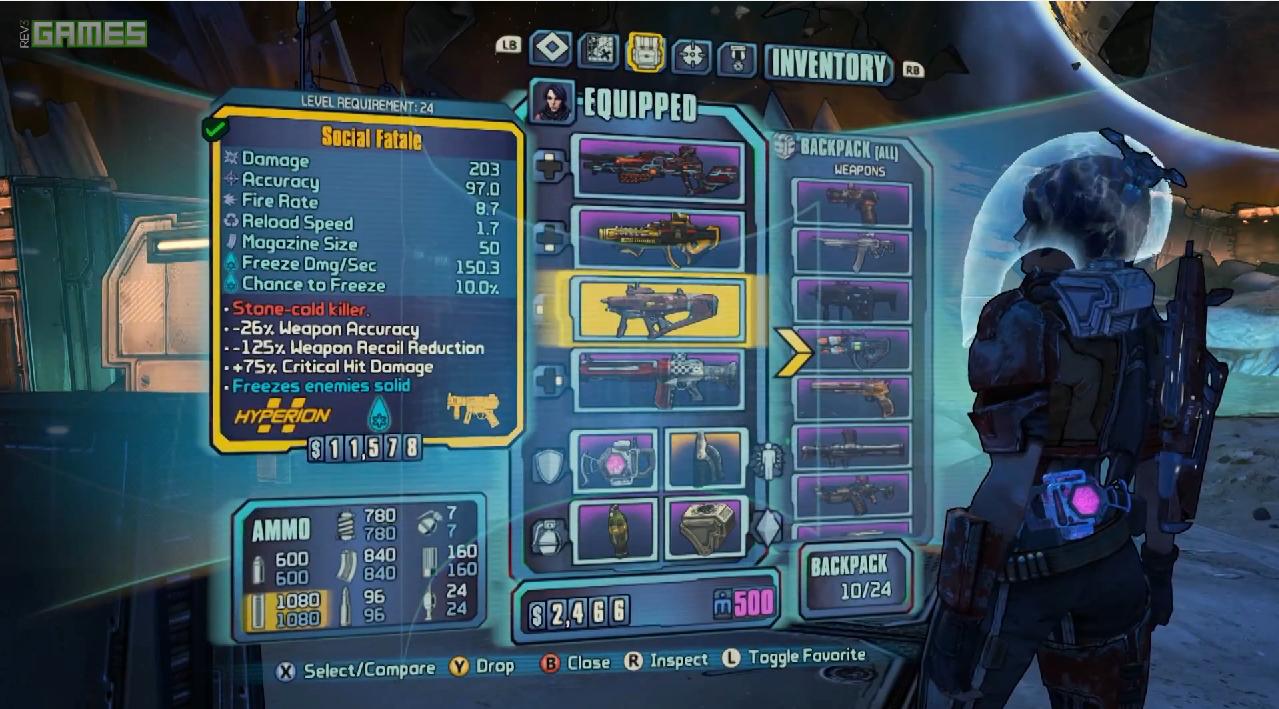Select the rocket launcher in the backpack list
This screenshot has height=709, width=1279.
851,447
